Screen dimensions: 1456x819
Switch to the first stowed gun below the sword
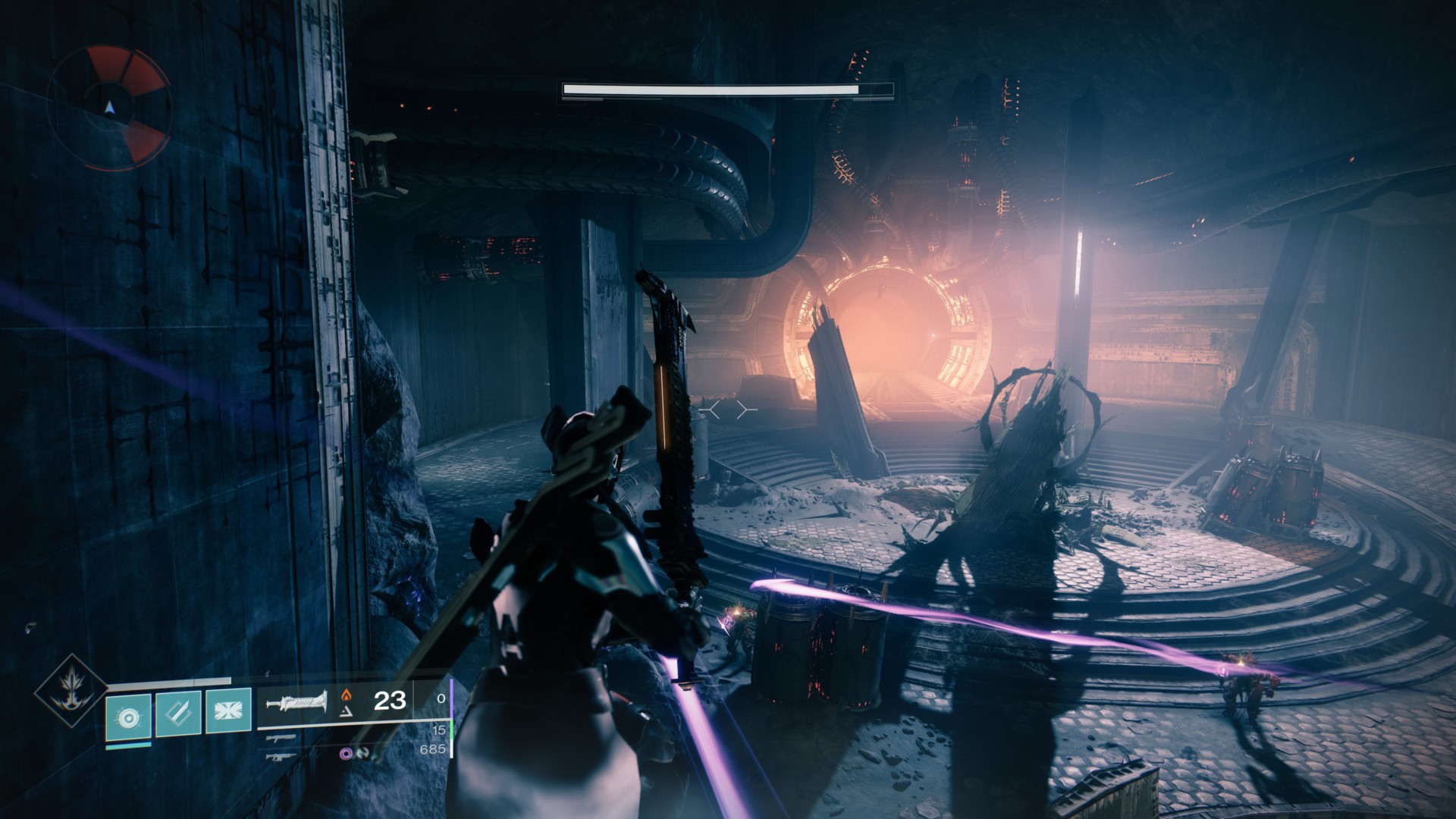(x=281, y=737)
